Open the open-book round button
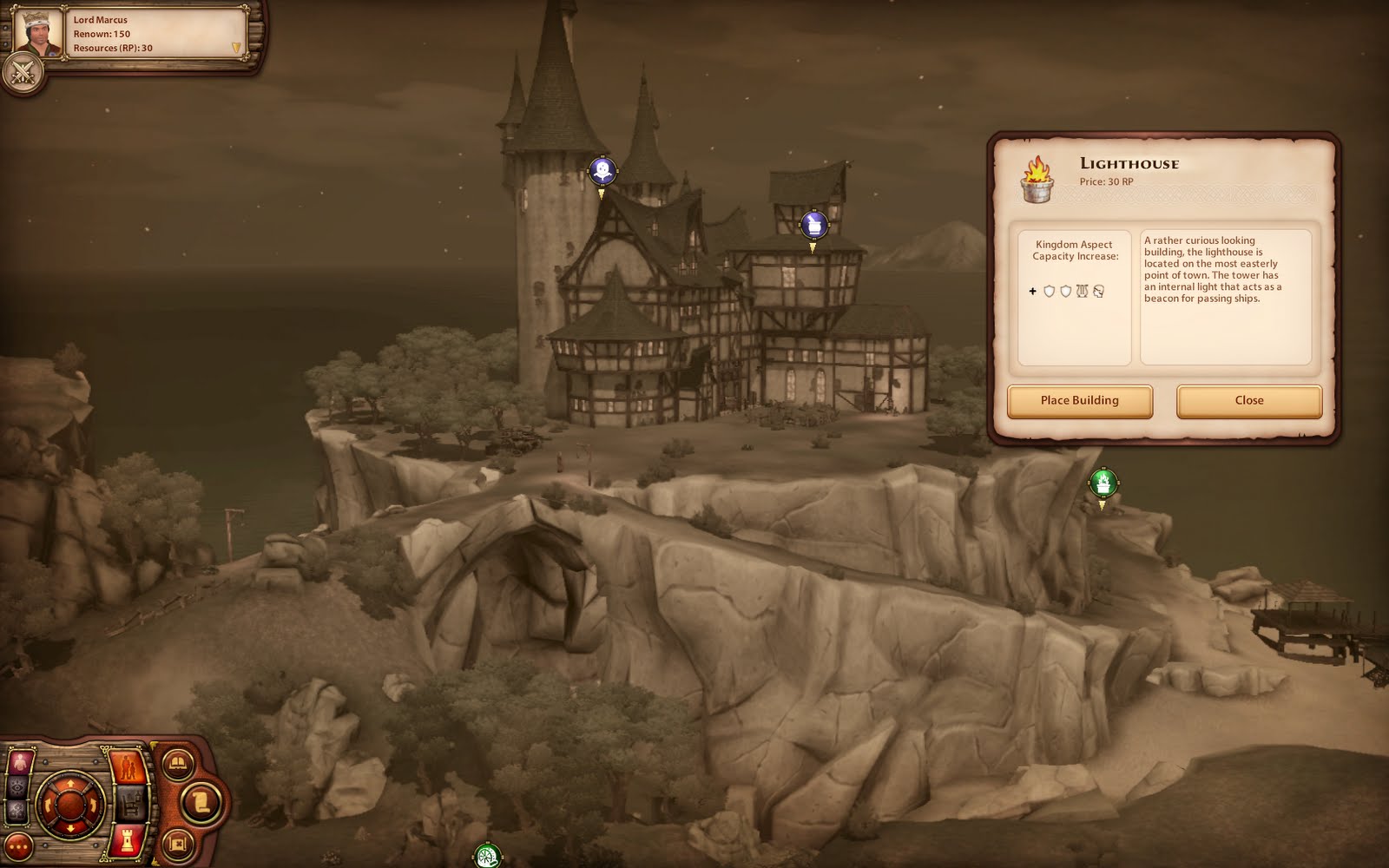The width and height of the screenshot is (1389, 868). (x=178, y=764)
